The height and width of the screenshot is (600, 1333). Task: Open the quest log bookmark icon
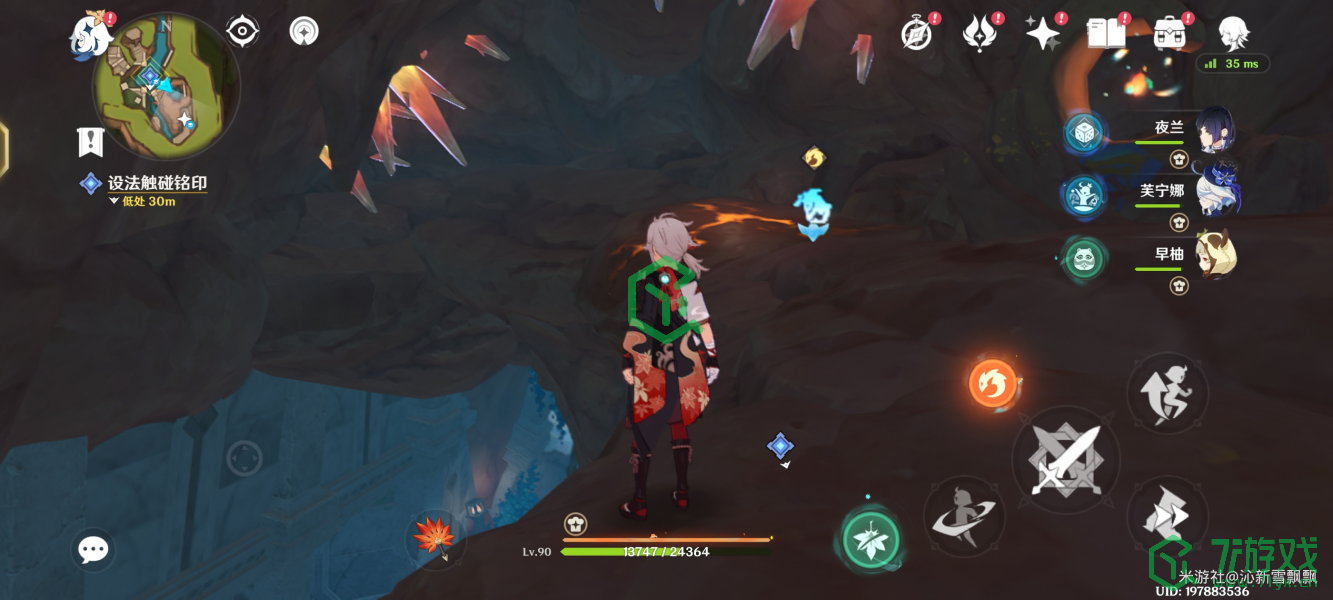coord(91,142)
